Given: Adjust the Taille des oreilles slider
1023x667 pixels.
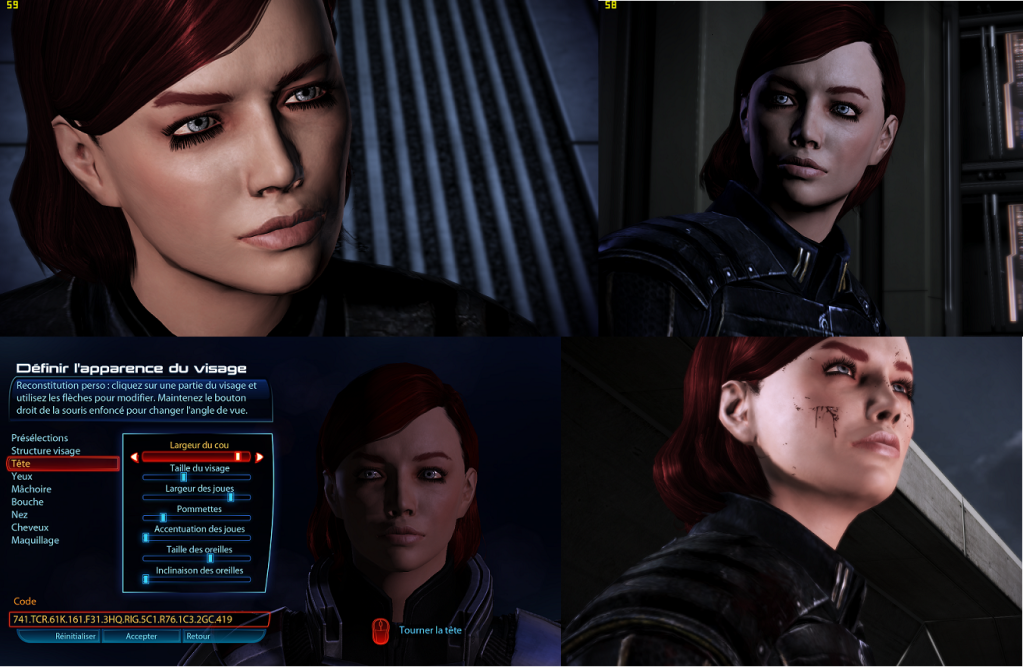Looking at the screenshot, I should [x=210, y=558].
